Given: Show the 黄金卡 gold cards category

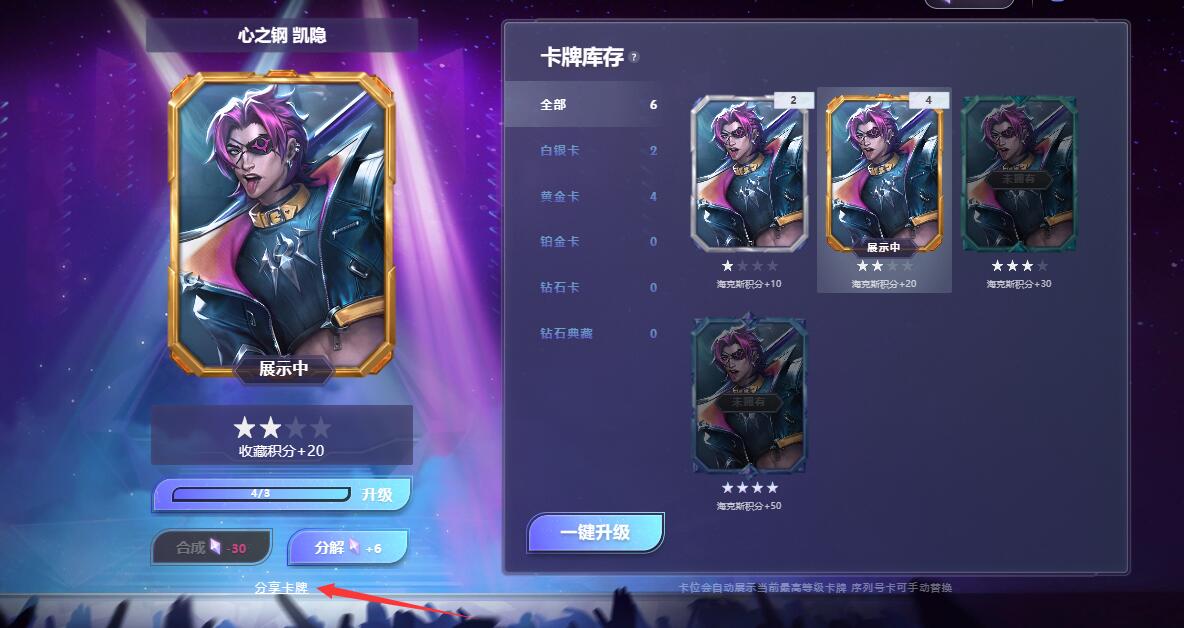Looking at the screenshot, I should (582, 196).
